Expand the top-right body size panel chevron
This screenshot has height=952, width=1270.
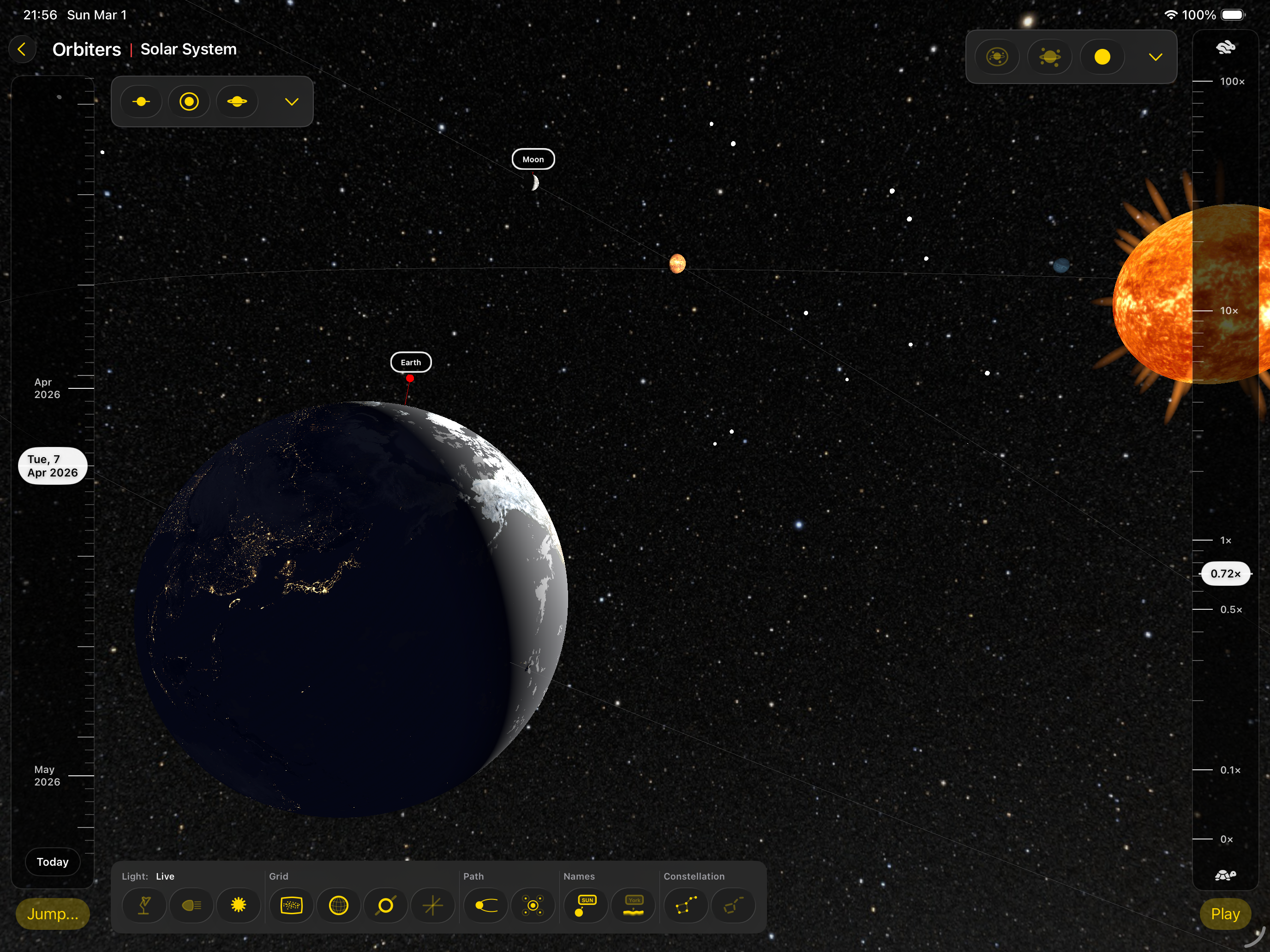pyautogui.click(x=1155, y=57)
